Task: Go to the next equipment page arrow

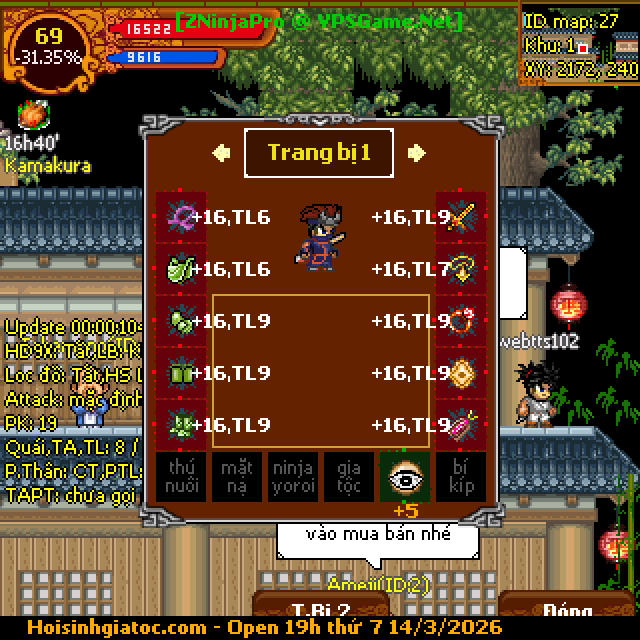Action: click(417, 153)
